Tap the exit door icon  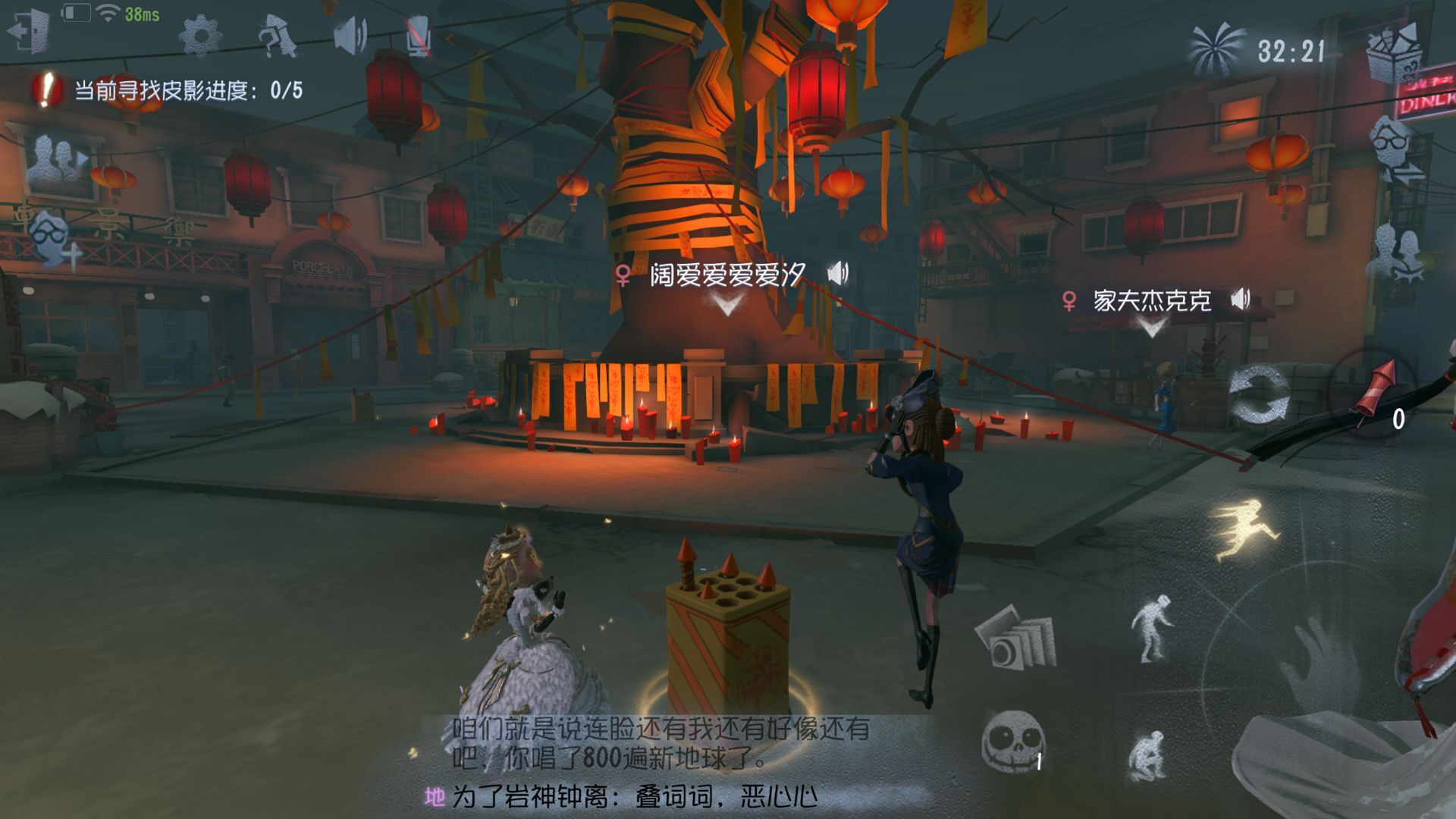(29, 33)
